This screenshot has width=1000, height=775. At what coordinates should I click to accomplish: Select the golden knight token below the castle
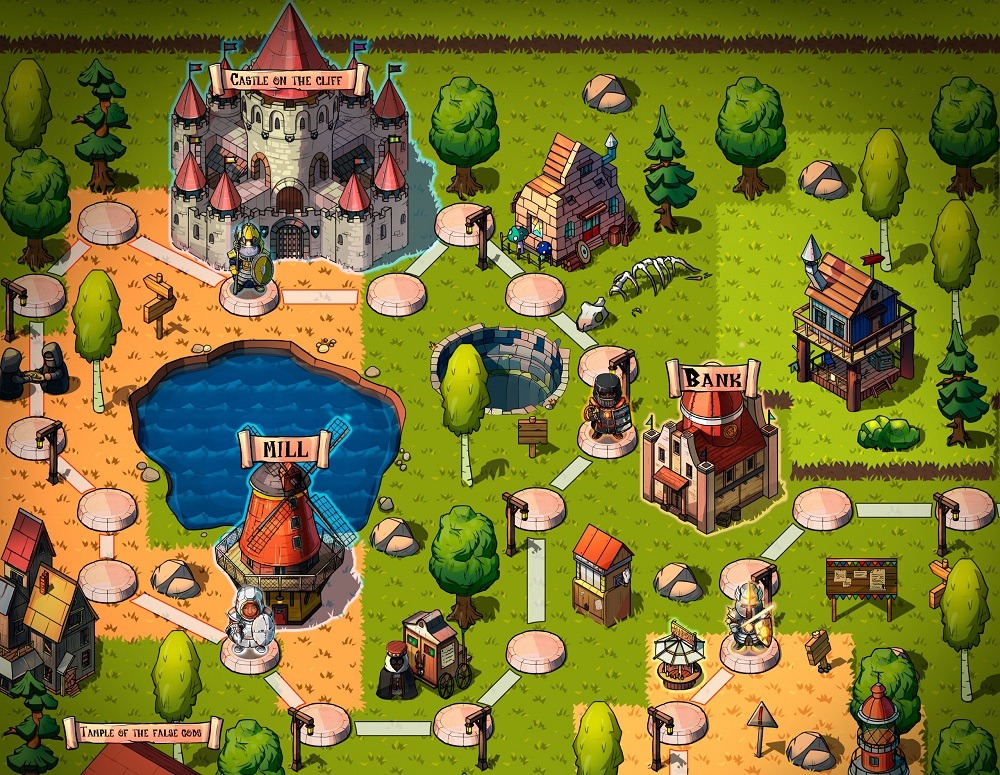click(x=247, y=262)
